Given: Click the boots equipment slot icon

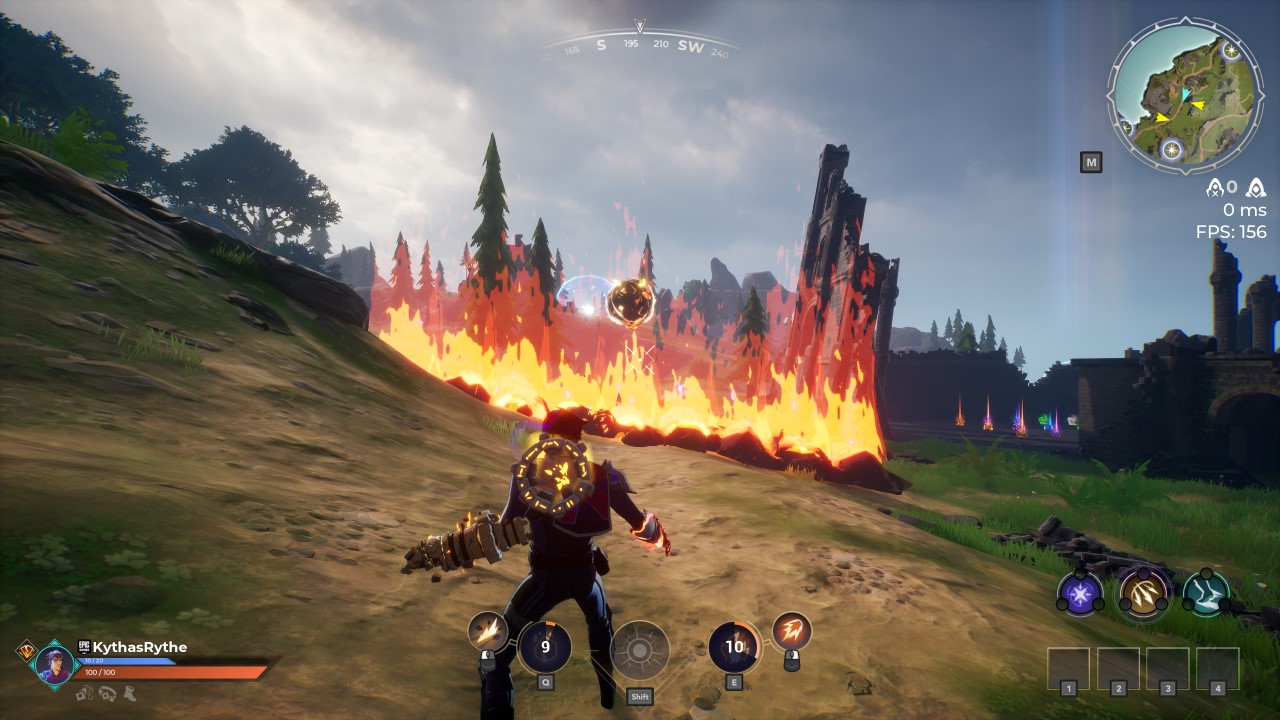Looking at the screenshot, I should (129, 695).
